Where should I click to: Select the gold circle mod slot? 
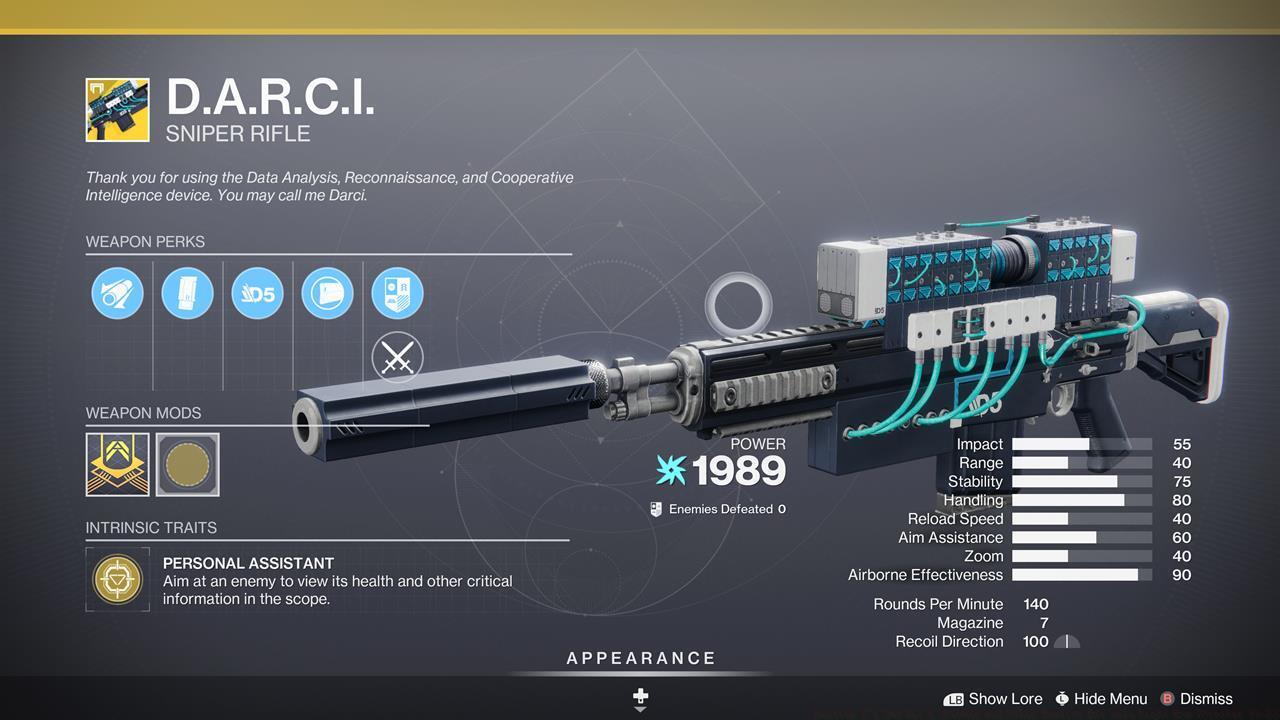tap(188, 464)
